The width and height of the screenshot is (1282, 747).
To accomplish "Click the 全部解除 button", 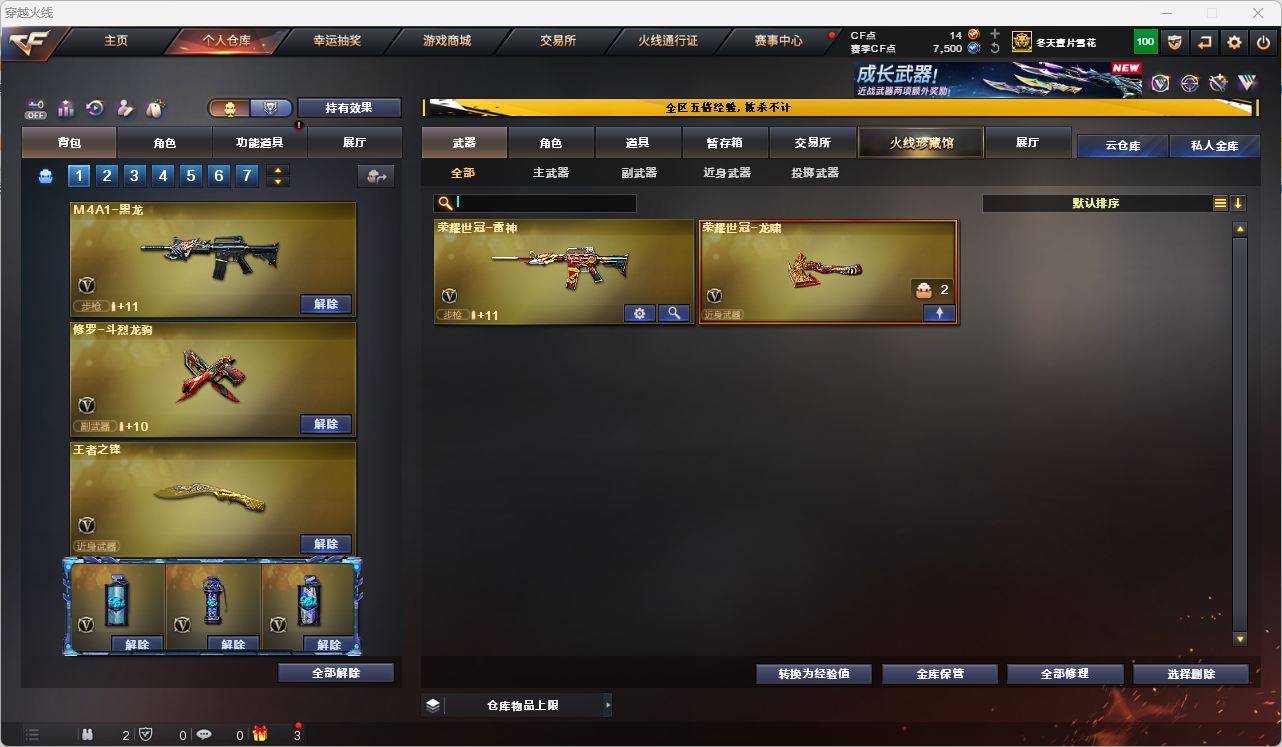I will [x=335, y=673].
